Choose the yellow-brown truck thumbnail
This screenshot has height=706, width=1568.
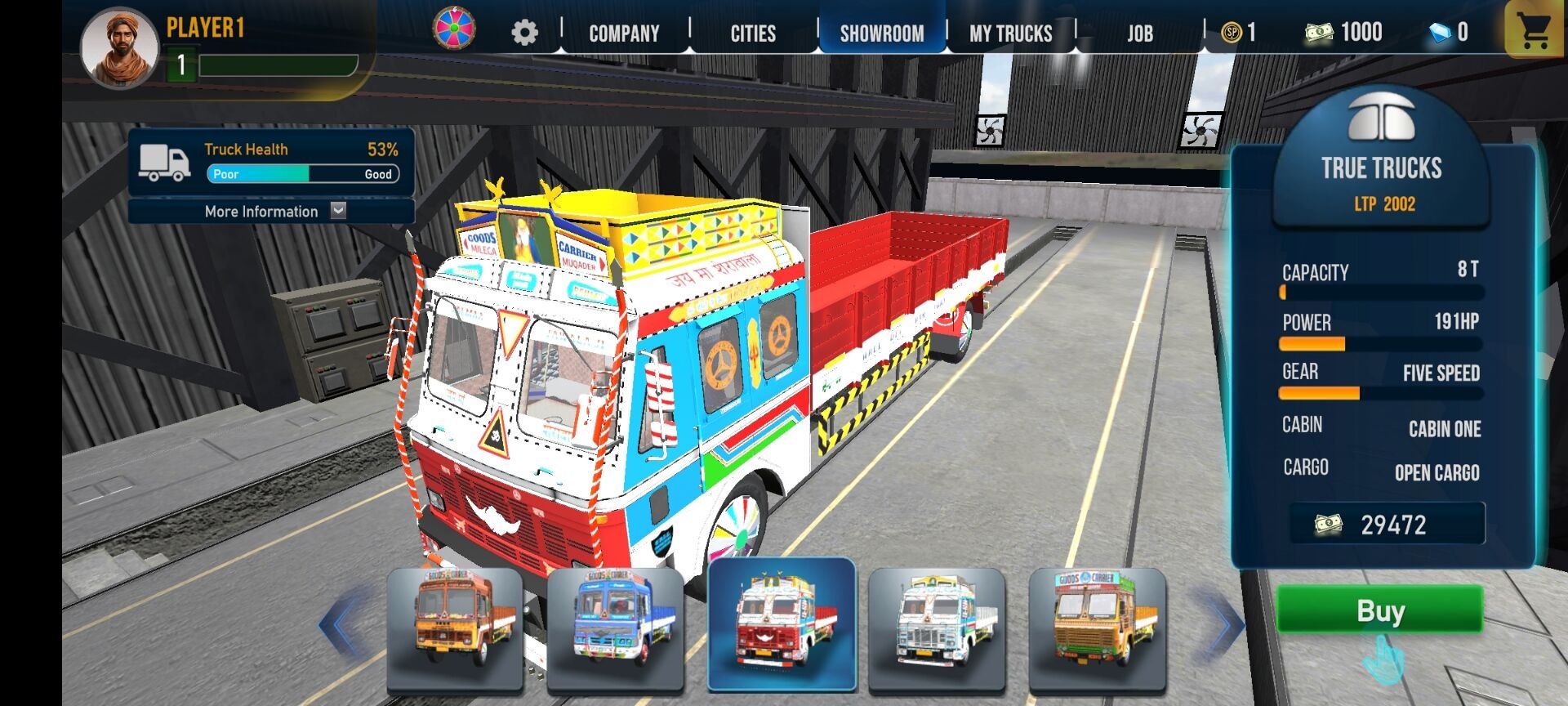pyautogui.click(x=1097, y=627)
